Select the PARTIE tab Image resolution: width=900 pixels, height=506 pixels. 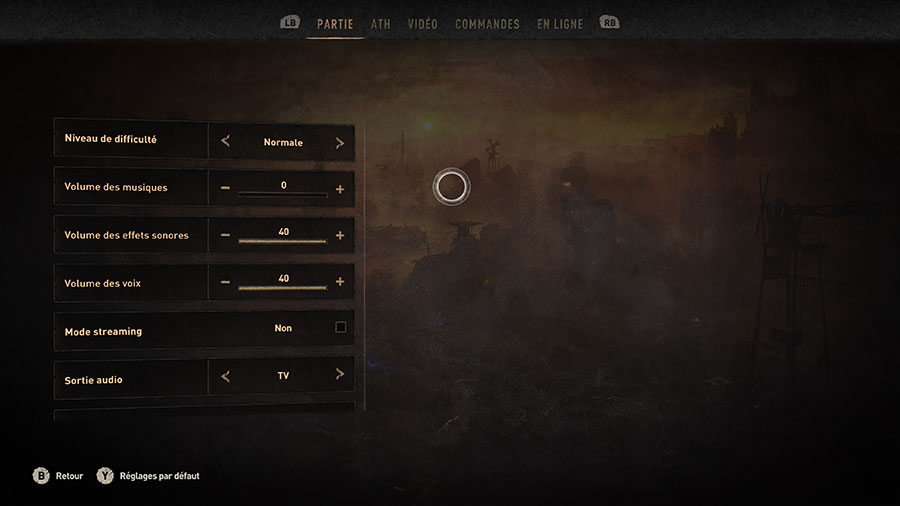coord(335,24)
